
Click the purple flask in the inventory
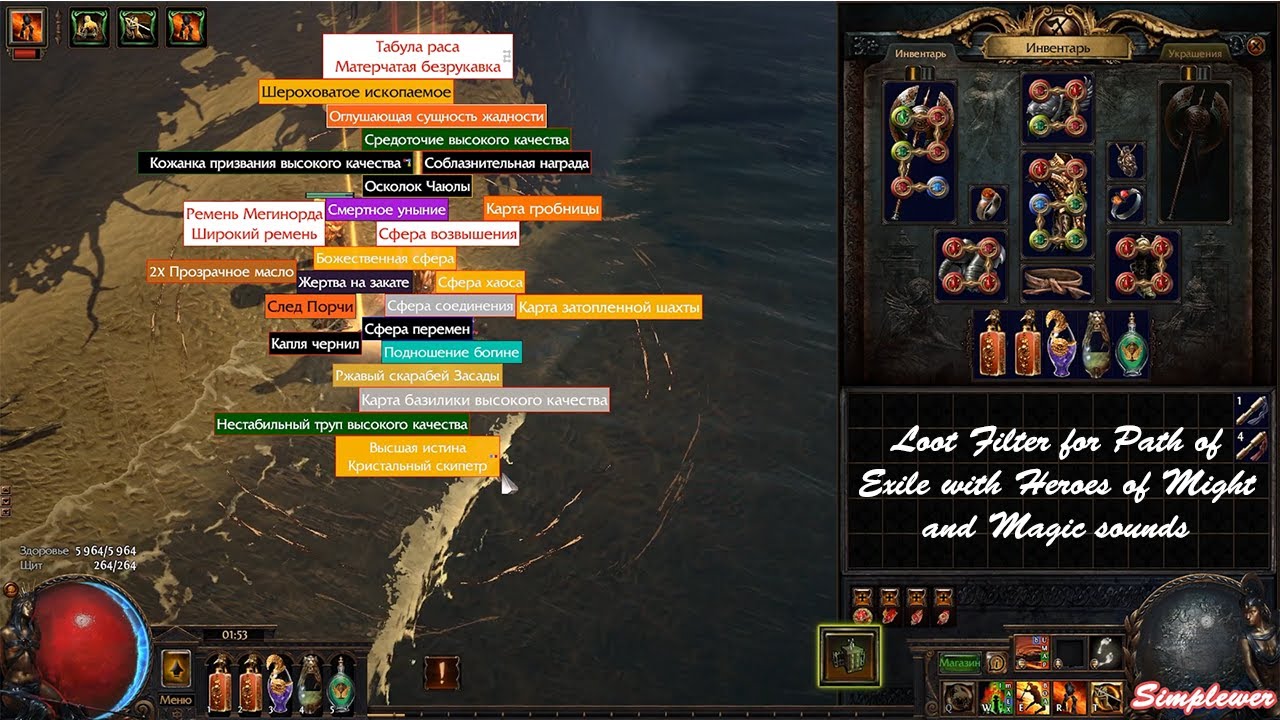tap(1060, 345)
